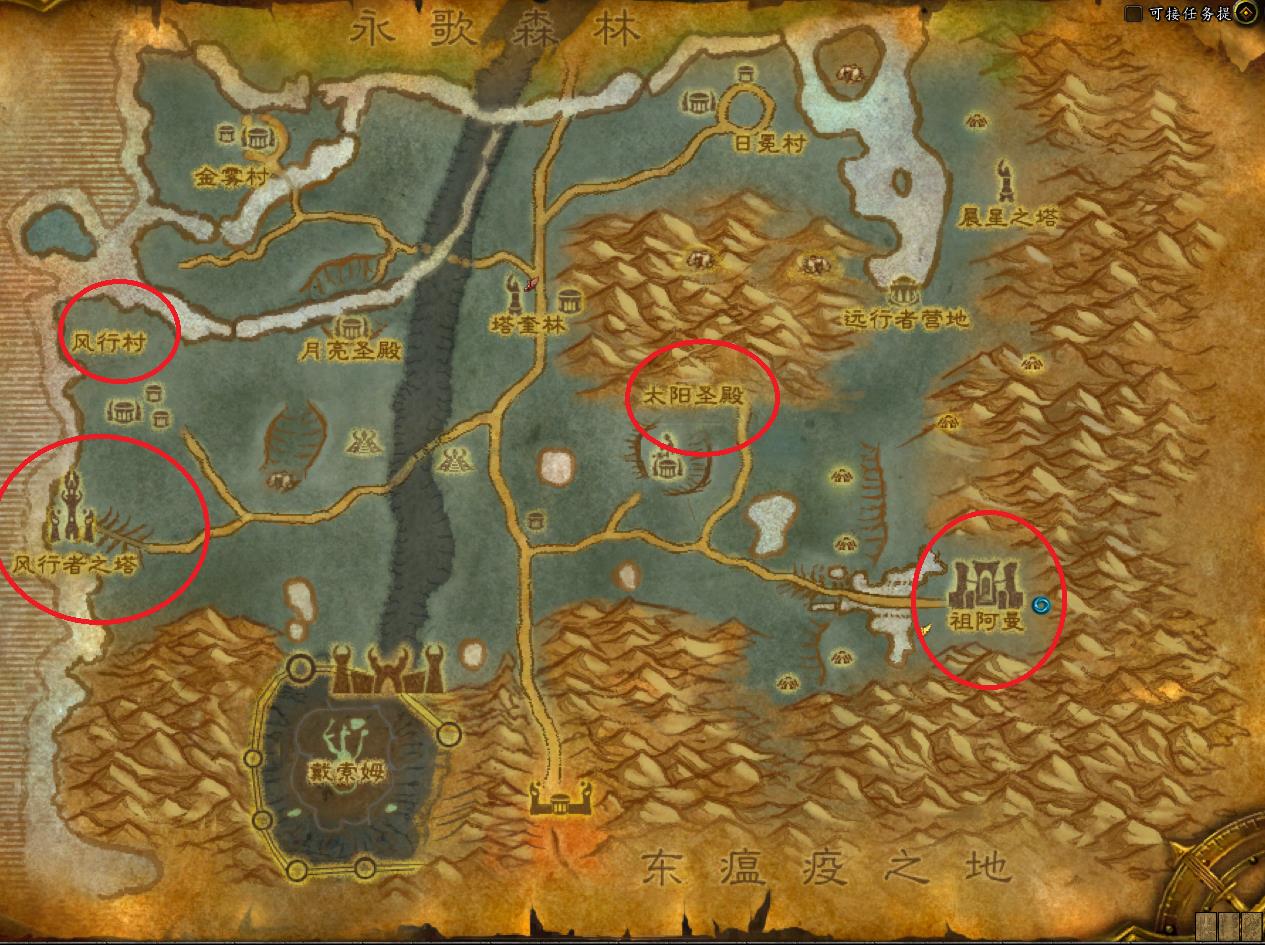This screenshot has height=945, width=1265.
Task: Click the 永歌森林 zone name
Action: [x=495, y=31]
